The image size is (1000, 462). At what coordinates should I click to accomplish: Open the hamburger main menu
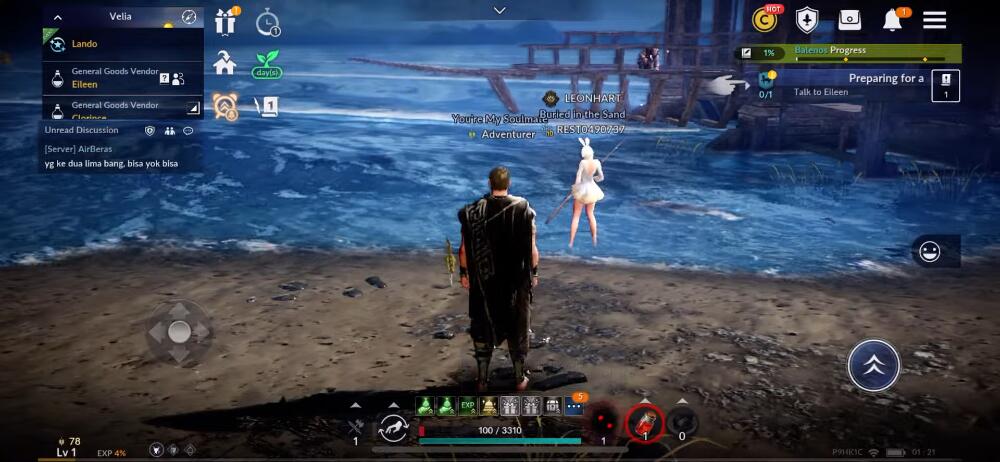point(934,20)
